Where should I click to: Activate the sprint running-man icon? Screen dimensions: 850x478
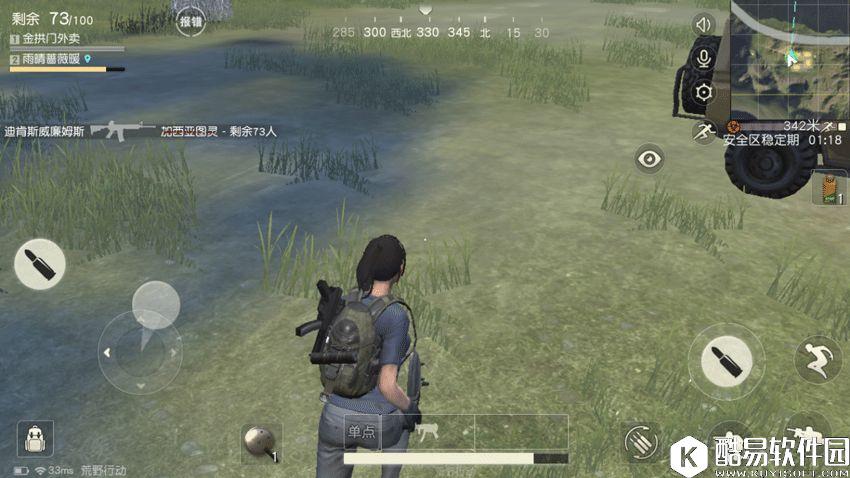tap(704, 130)
